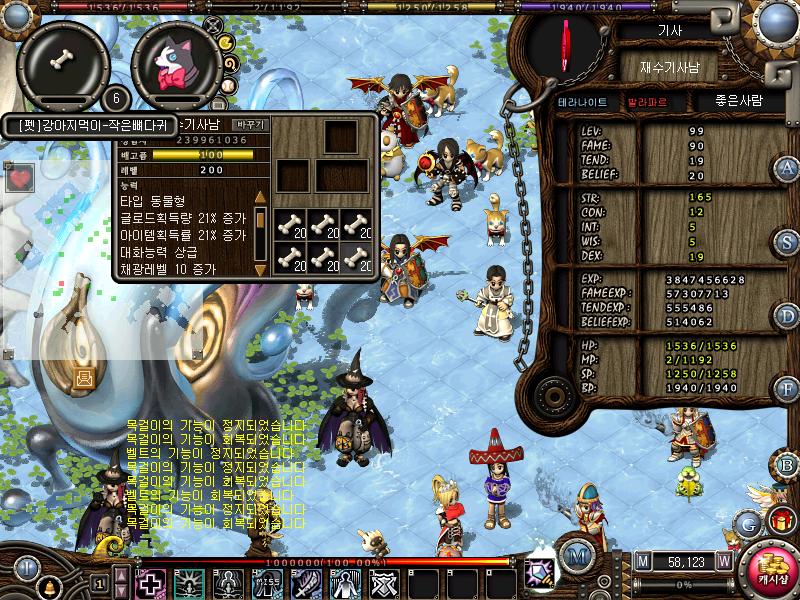Select the D side button on character panel

pos(787,316)
